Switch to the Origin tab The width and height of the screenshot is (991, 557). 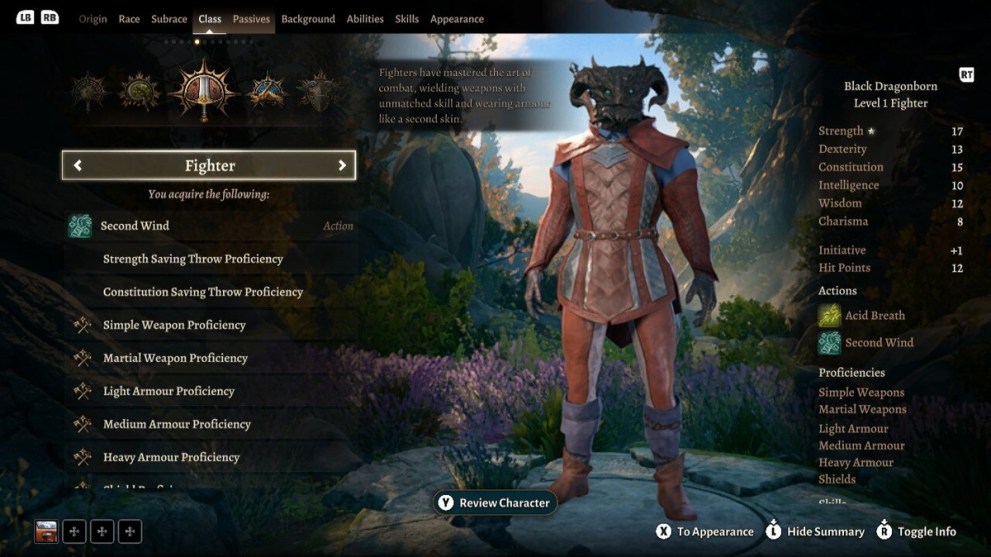pos(93,19)
